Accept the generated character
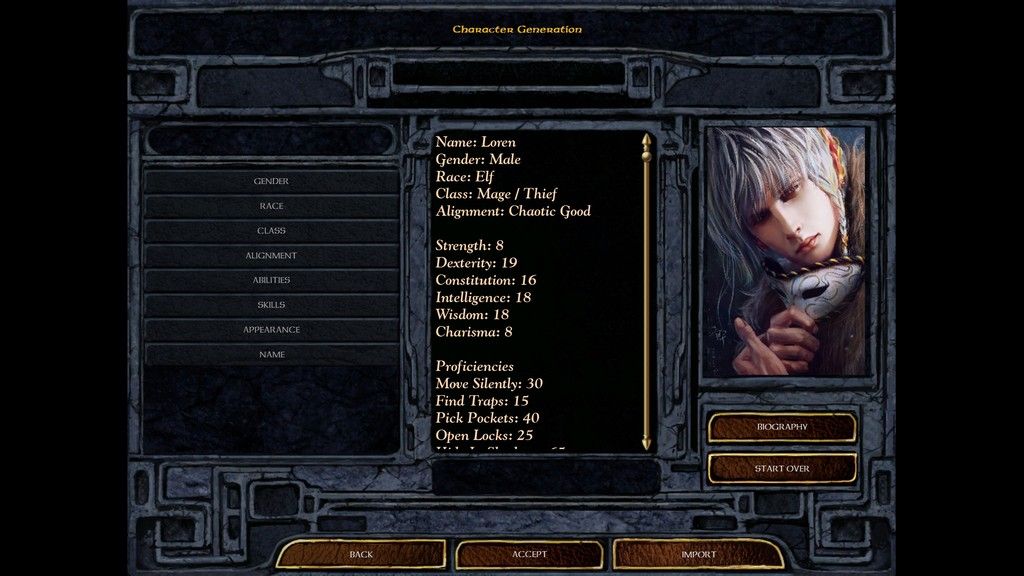Viewport: 1024px width, 576px height. tap(529, 554)
